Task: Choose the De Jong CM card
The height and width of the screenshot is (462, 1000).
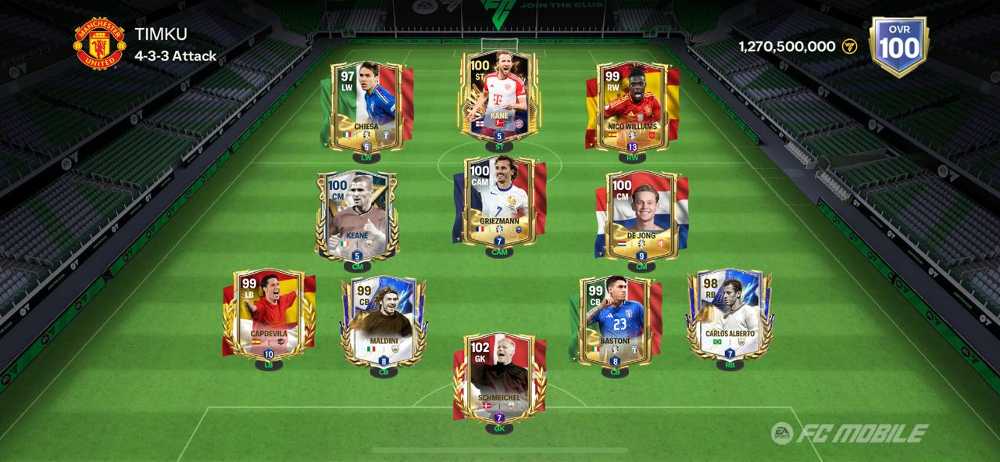Action: tap(641, 216)
